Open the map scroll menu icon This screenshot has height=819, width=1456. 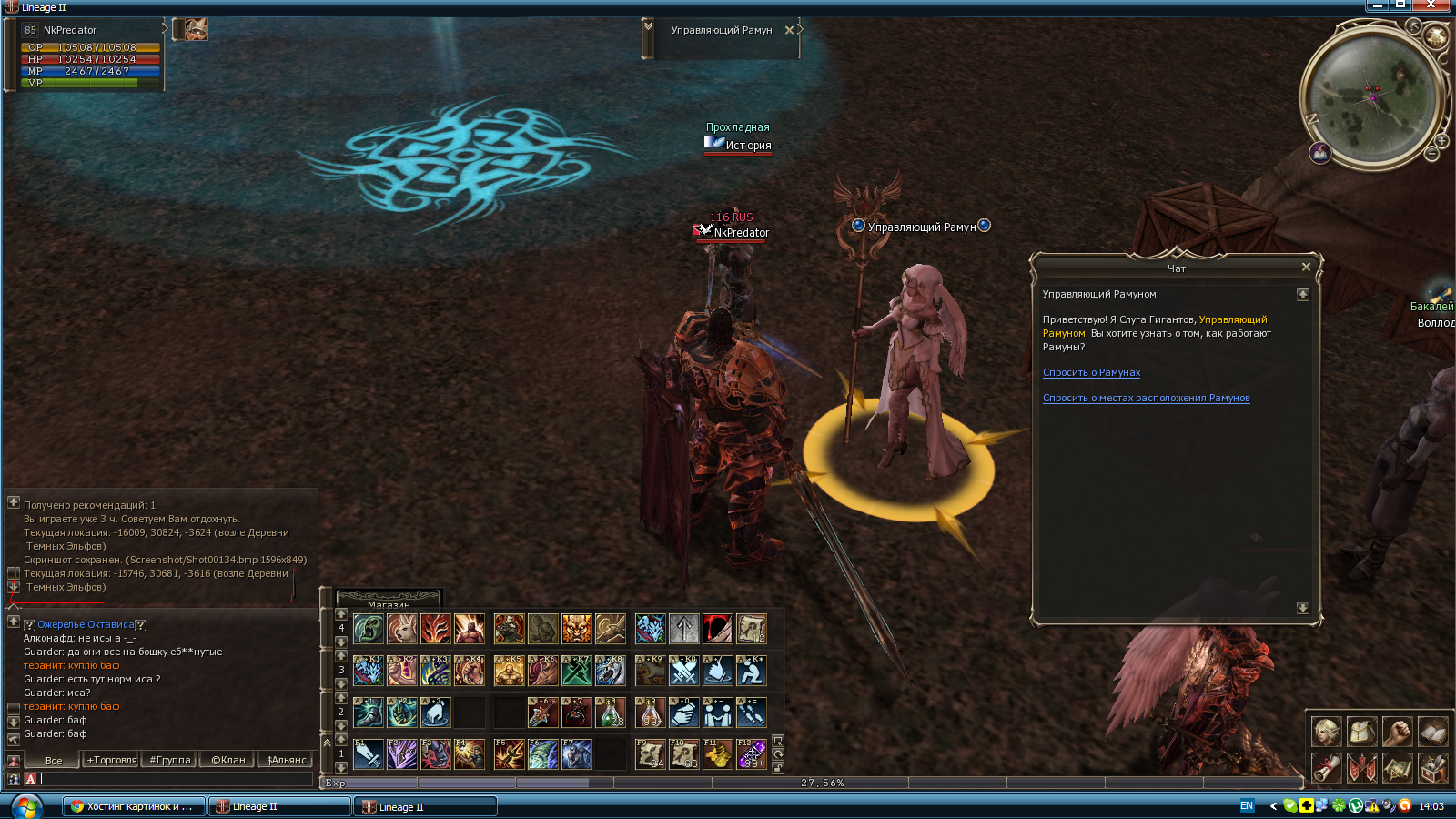(x=1397, y=767)
